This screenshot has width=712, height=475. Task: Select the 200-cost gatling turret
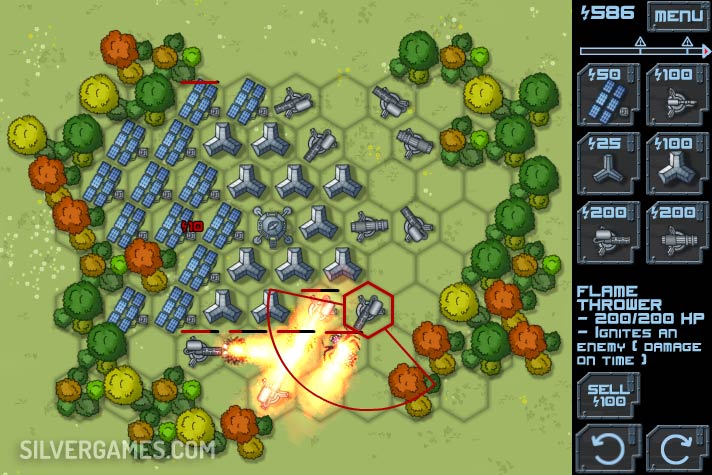click(675, 232)
